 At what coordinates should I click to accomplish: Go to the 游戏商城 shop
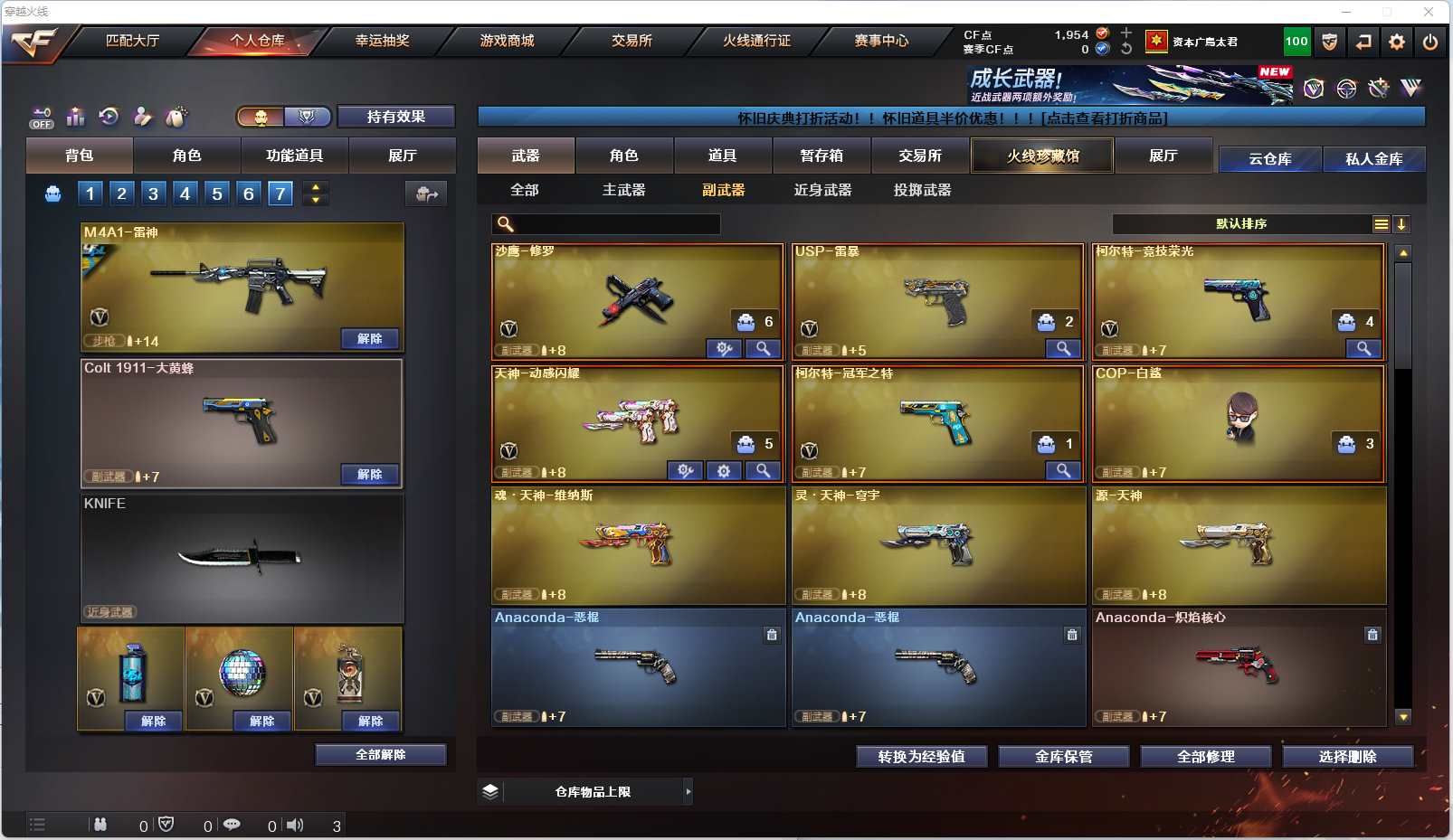point(507,41)
